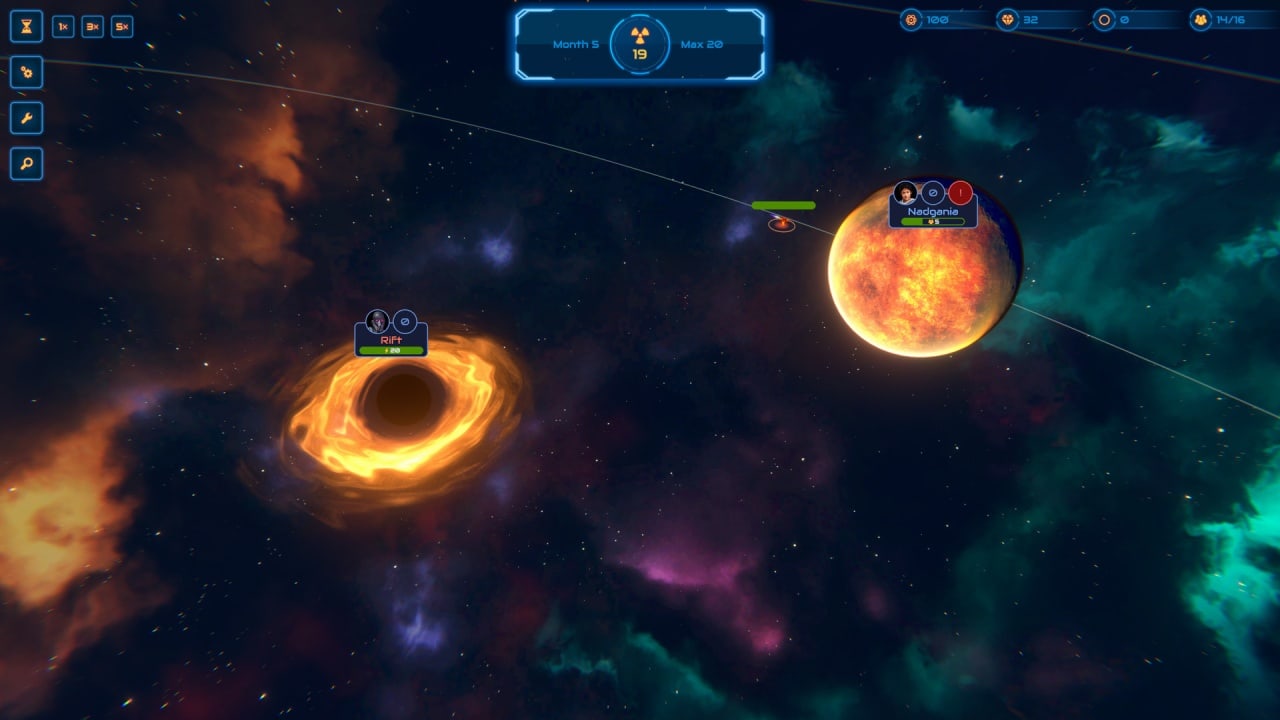
Task: Set game speed to 5x
Action: point(122,27)
